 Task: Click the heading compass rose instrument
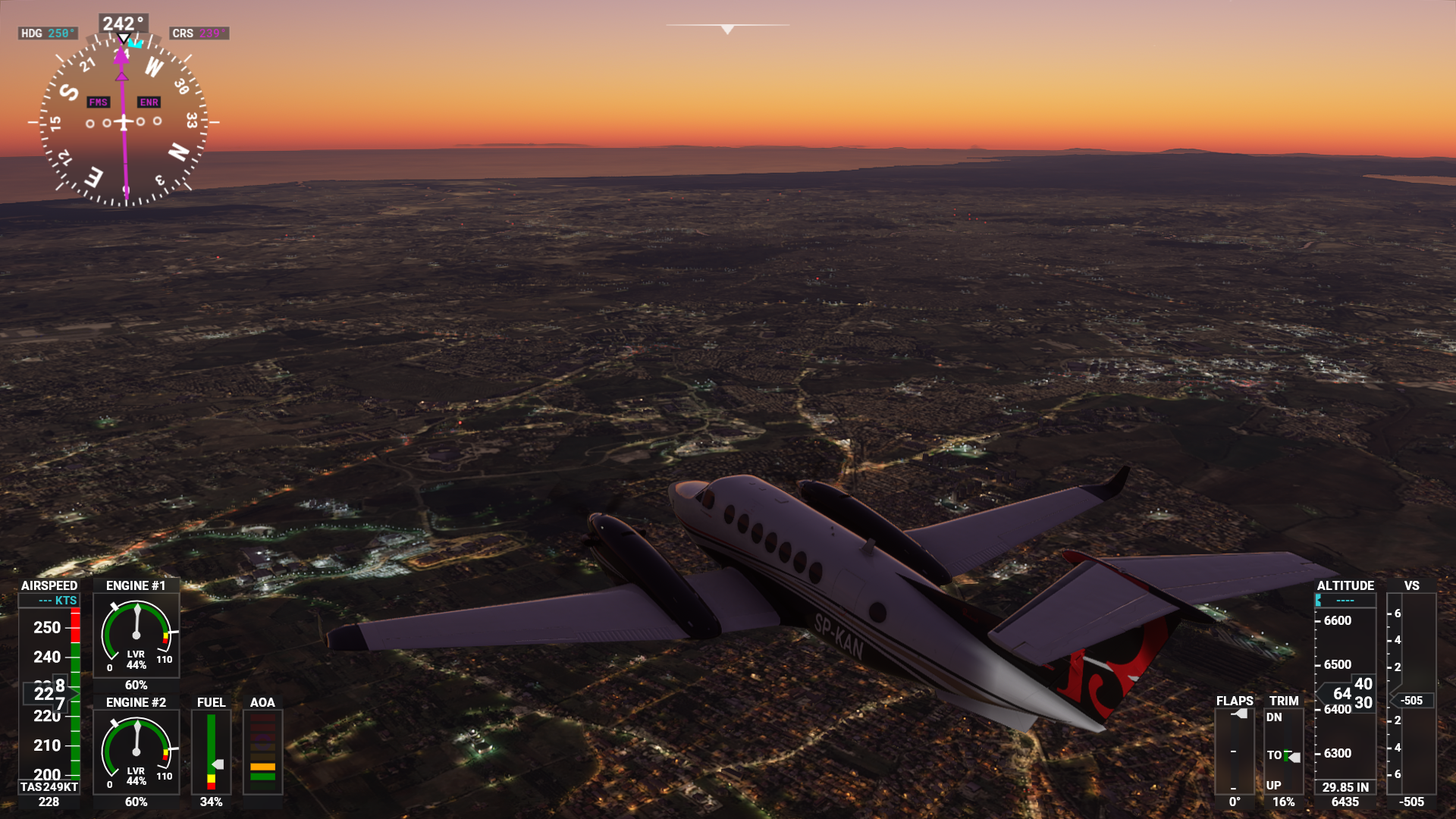coord(124,121)
